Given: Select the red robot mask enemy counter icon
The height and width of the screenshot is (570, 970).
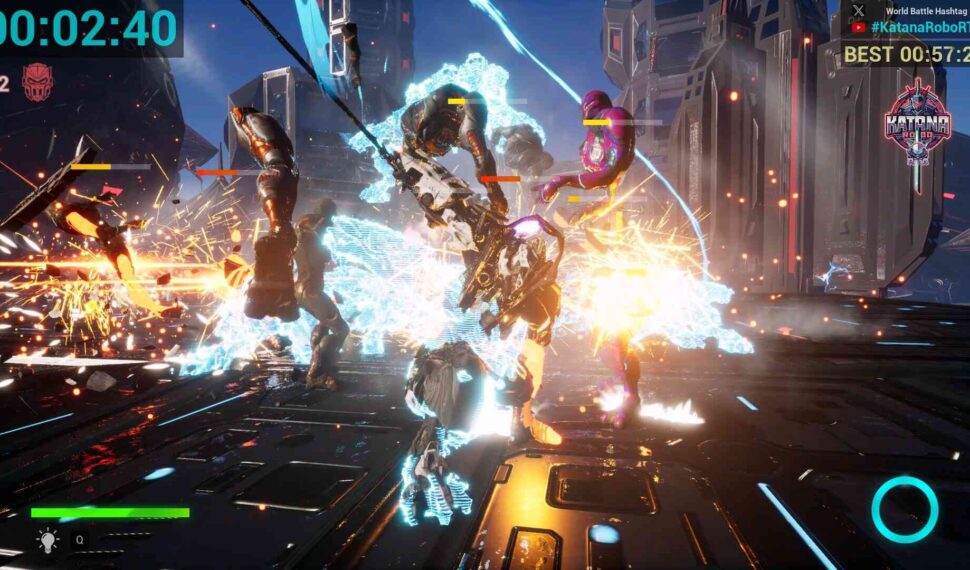Looking at the screenshot, I should tap(37, 81).
